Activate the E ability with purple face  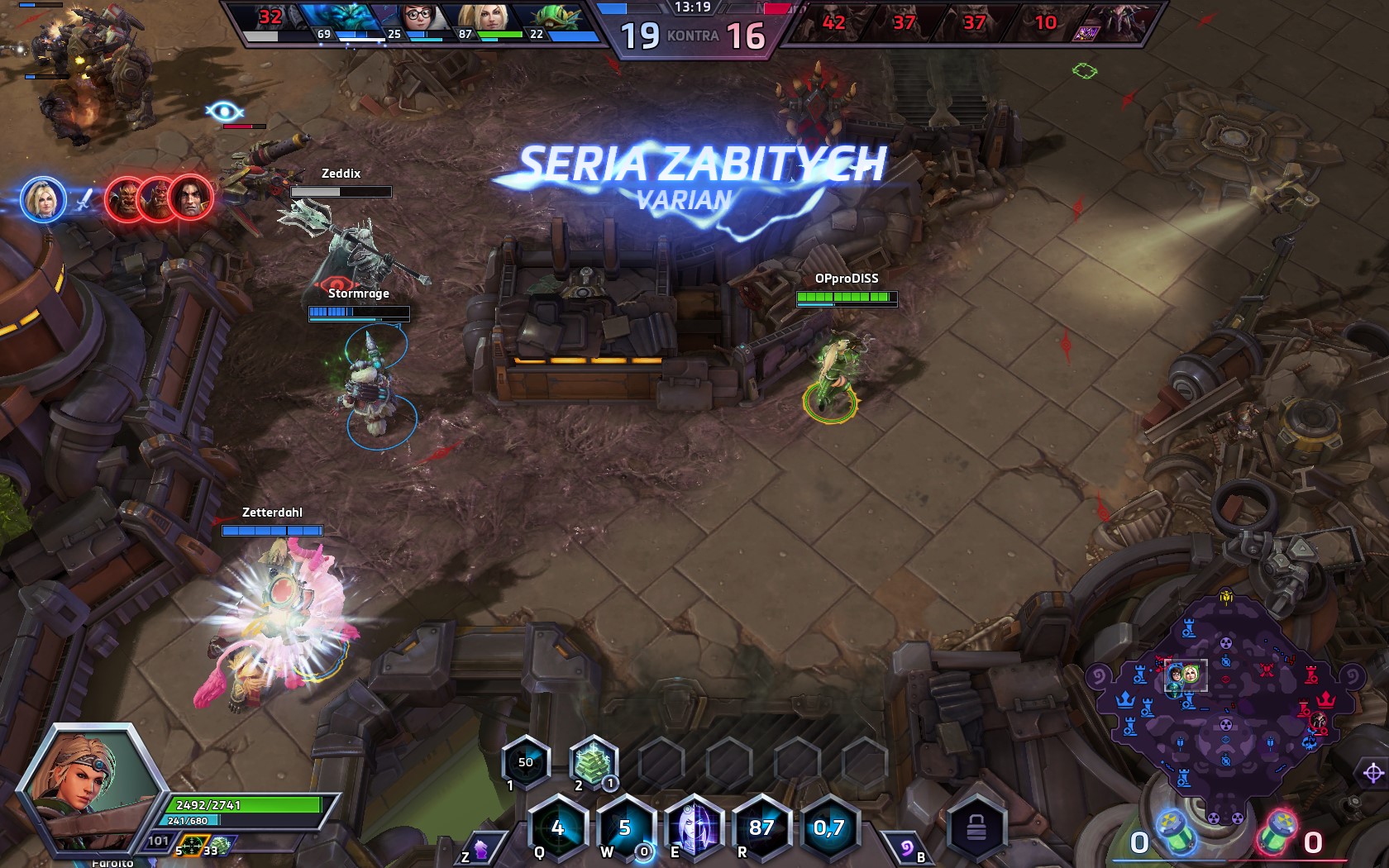tap(694, 827)
